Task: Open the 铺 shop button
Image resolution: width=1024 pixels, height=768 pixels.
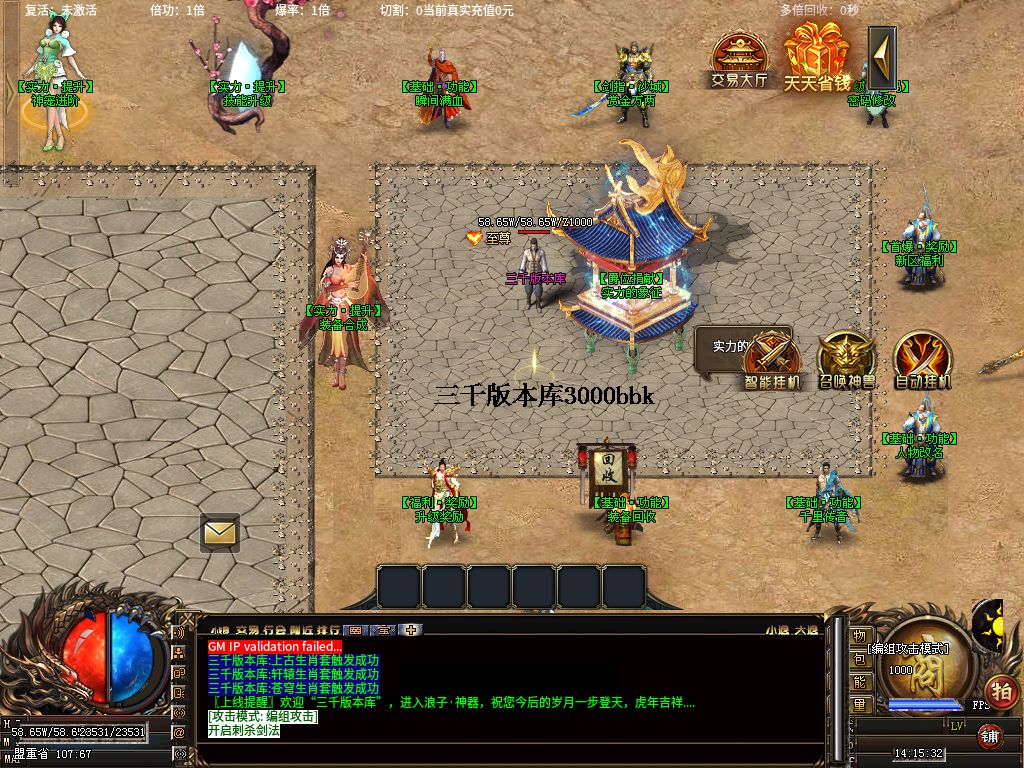Action: point(989,737)
